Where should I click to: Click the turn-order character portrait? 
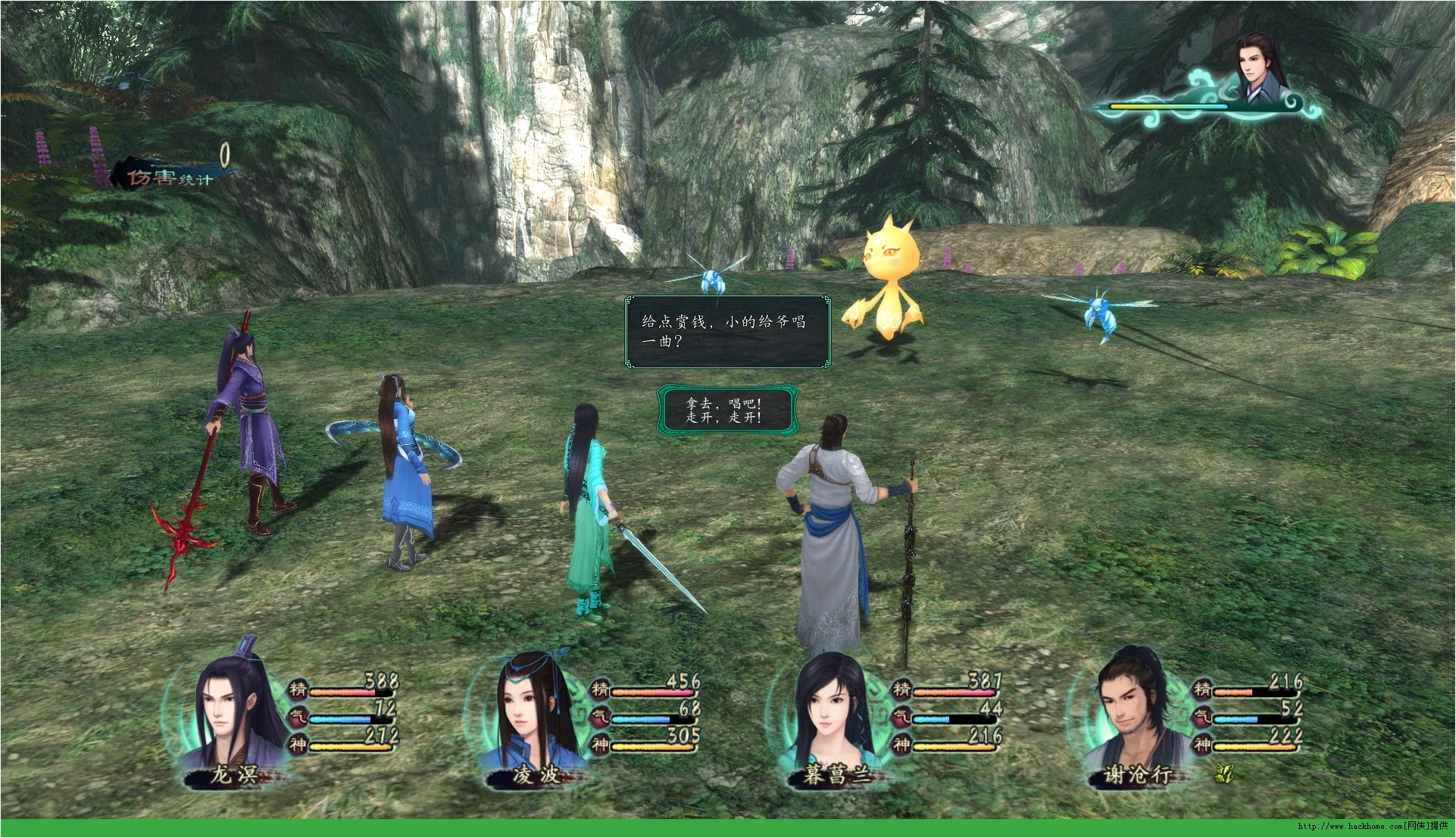1258,67
